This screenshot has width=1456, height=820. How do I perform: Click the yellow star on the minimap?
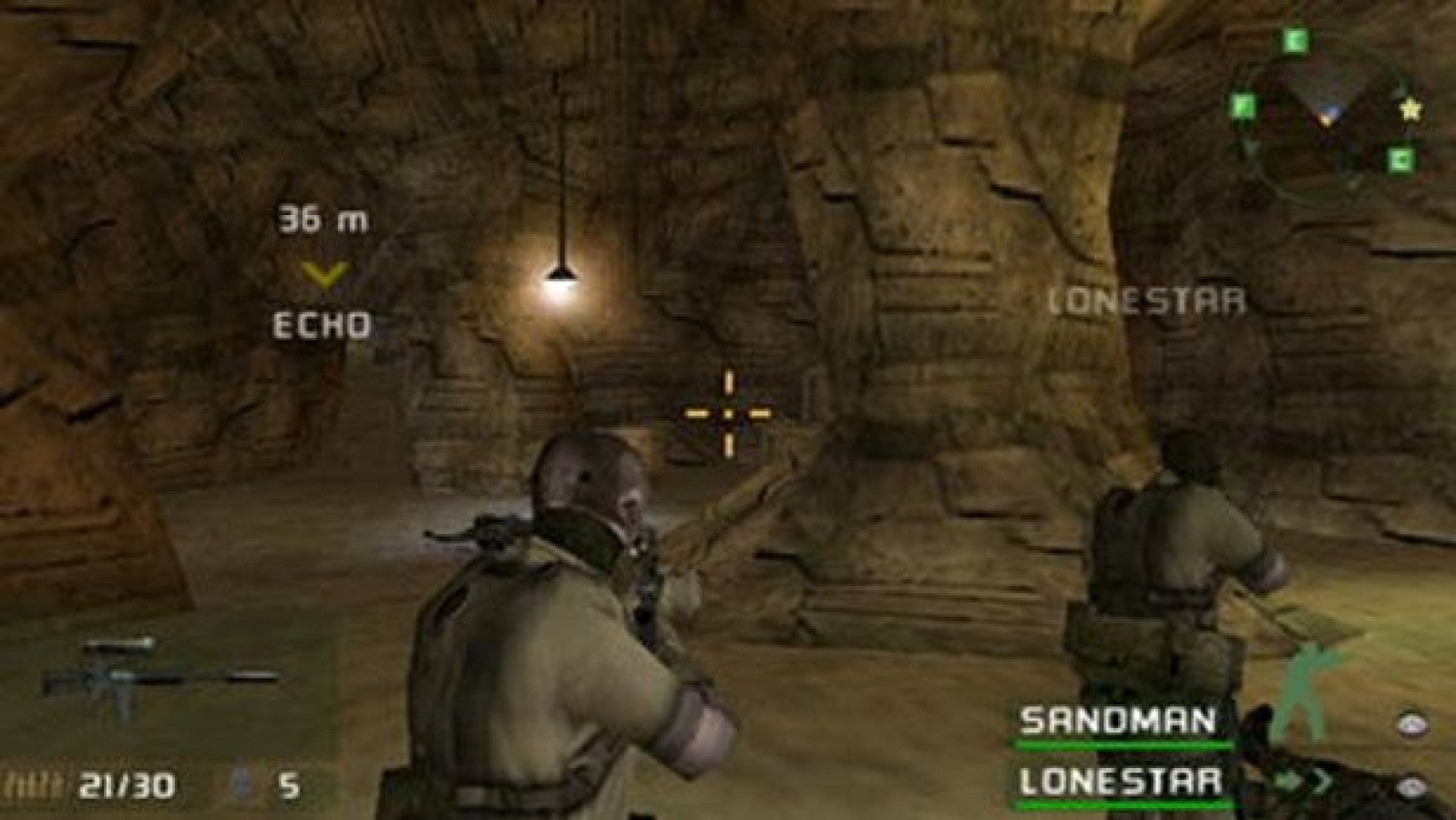click(x=1411, y=110)
